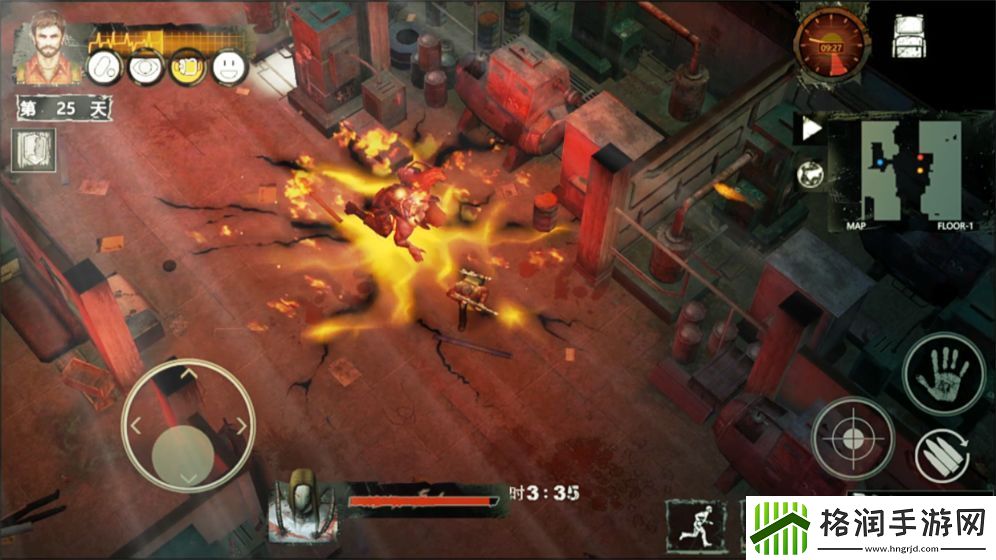Tap the dog companion icon
996x560 pixels.
pos(811,176)
